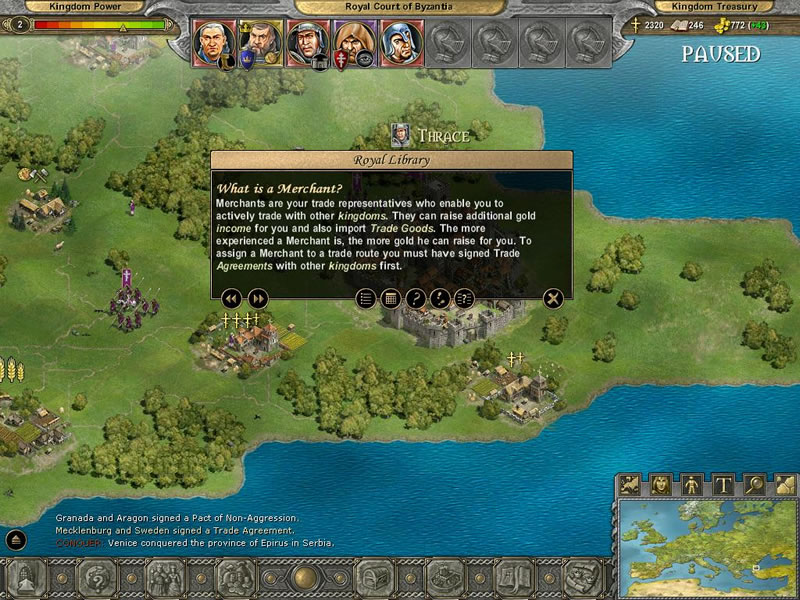
Task: Click the footprints button in library
Action: (439, 298)
